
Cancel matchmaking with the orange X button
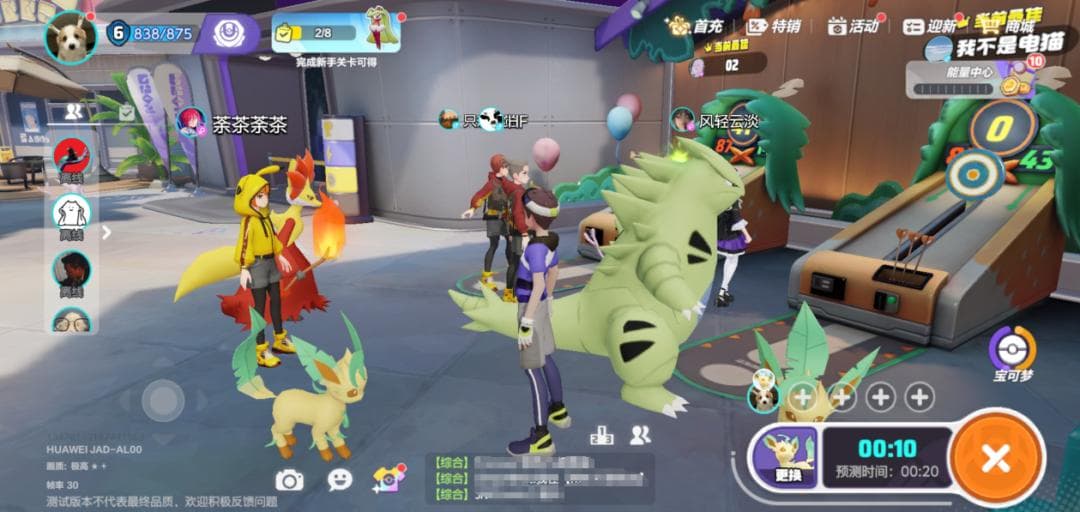[x=996, y=459]
